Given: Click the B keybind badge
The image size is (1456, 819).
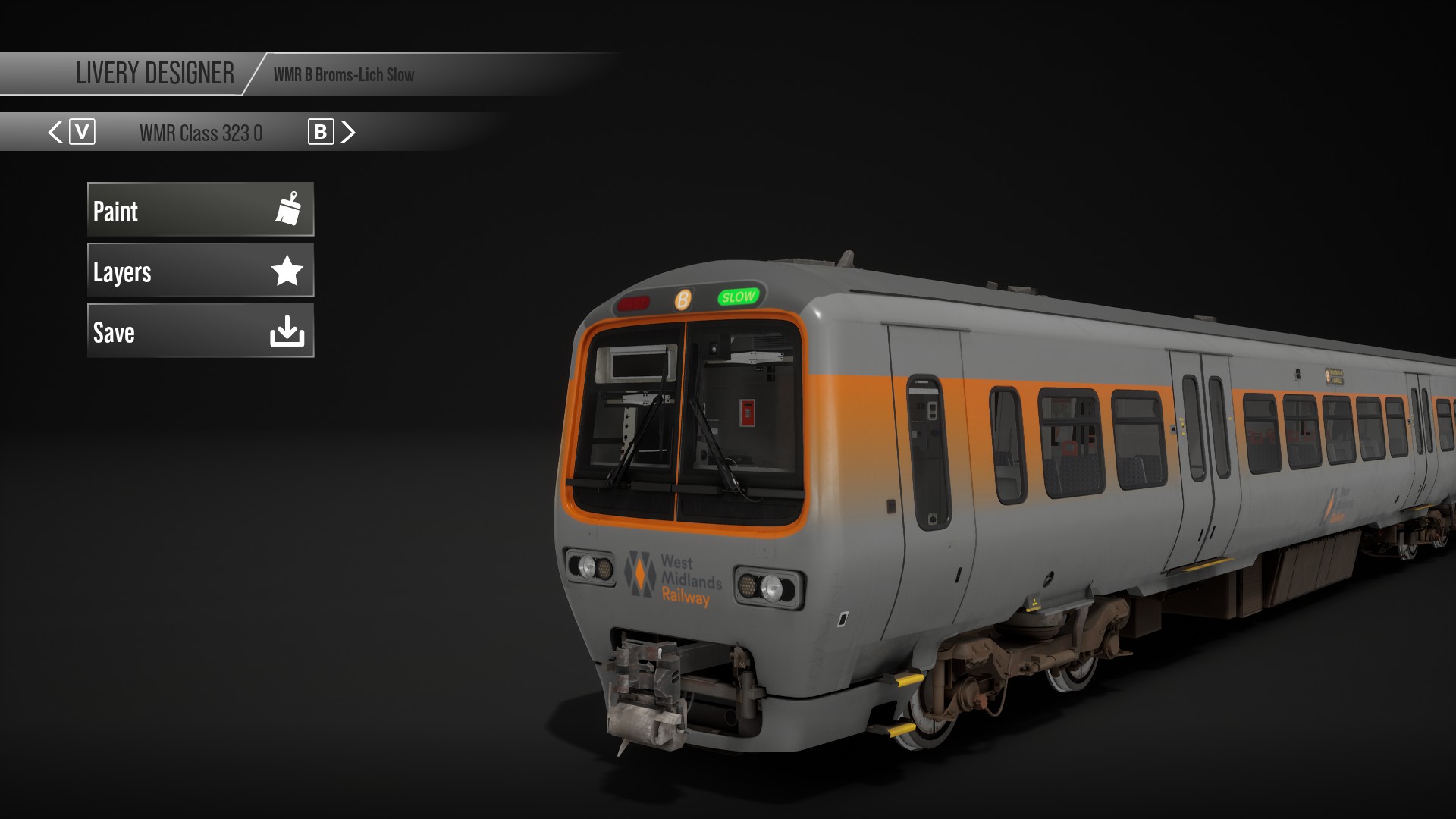Looking at the screenshot, I should point(322,131).
